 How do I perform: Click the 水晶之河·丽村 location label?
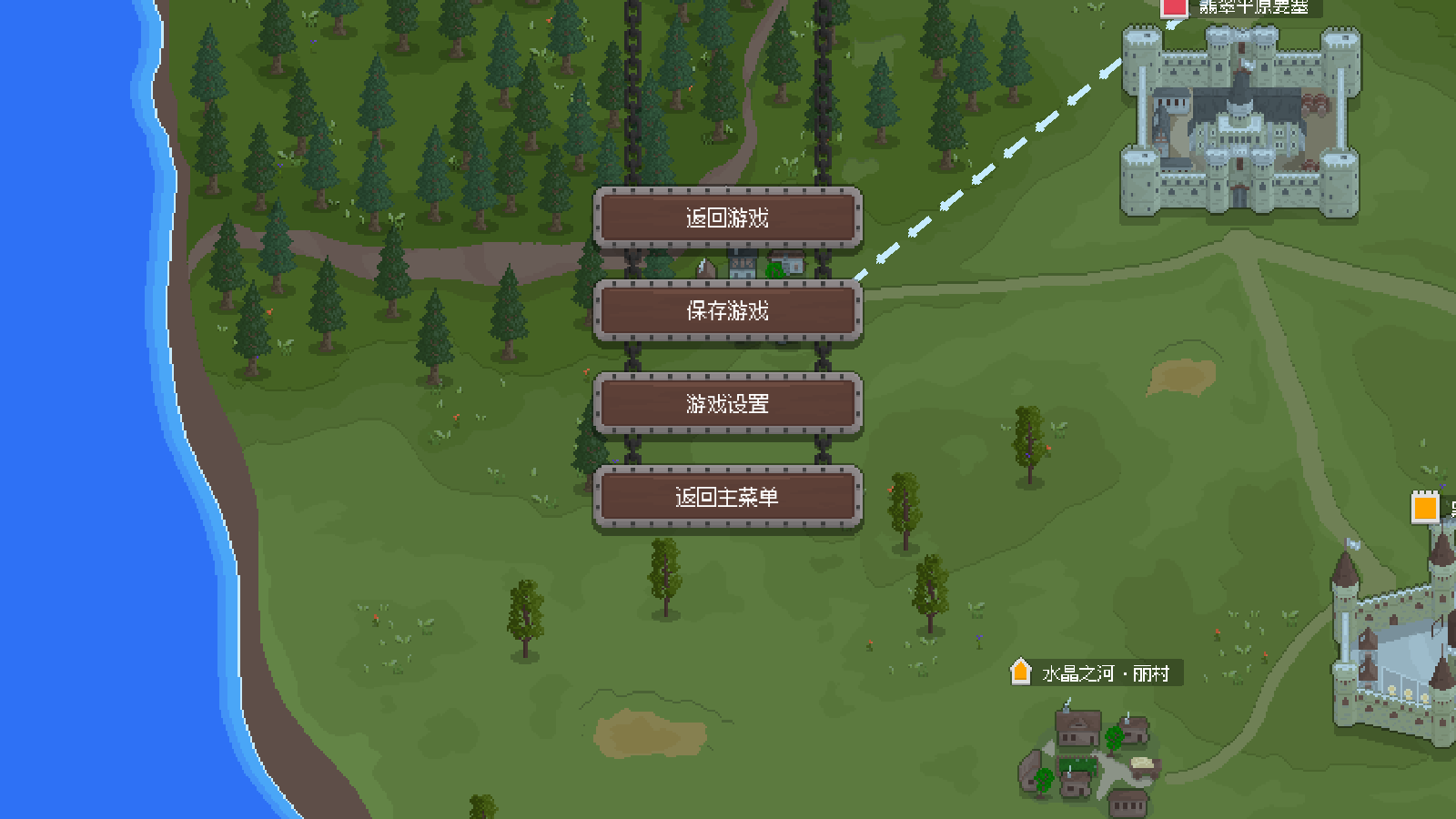pos(1106,674)
